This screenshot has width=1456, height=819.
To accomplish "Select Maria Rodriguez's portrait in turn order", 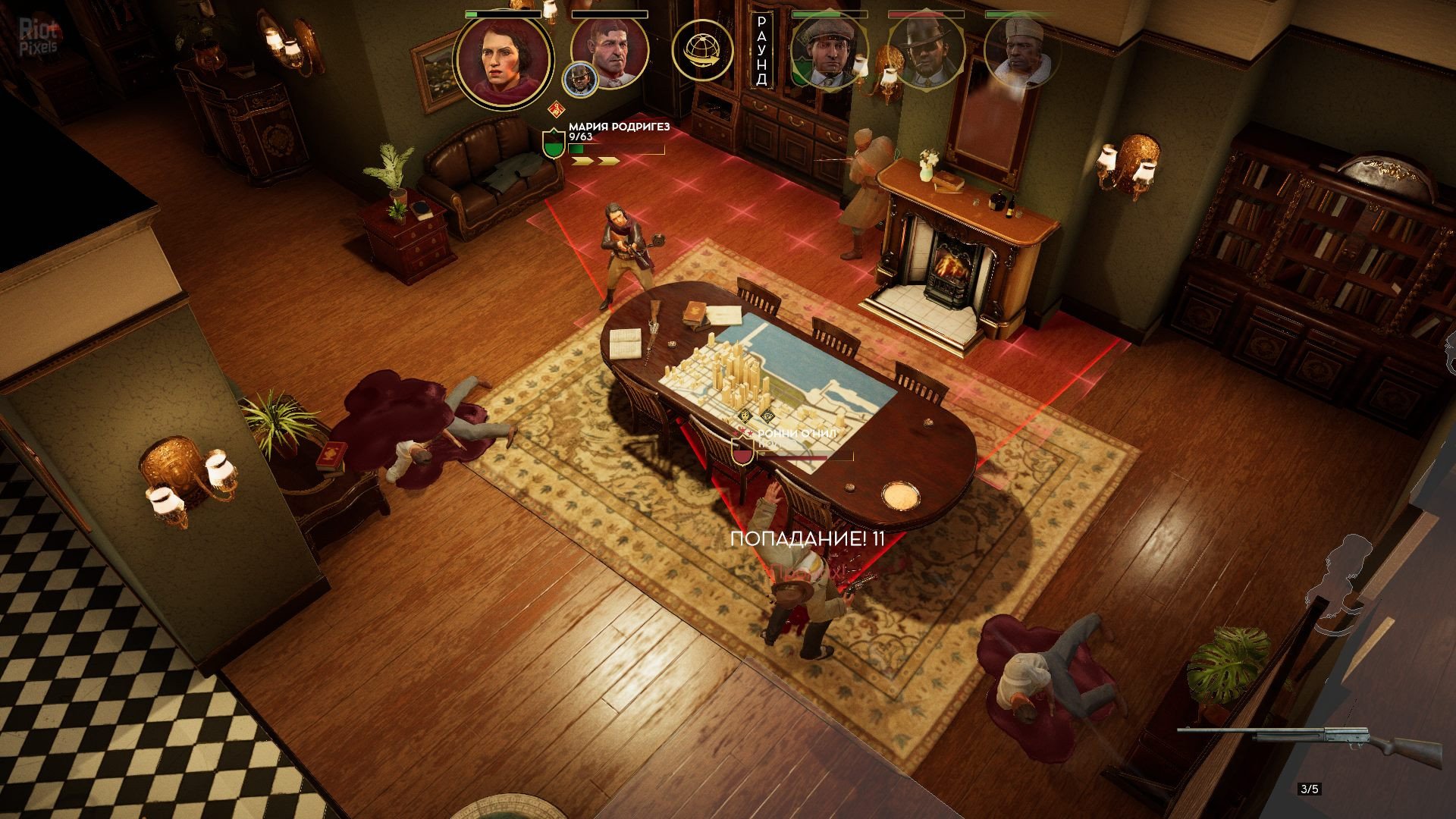I will tap(503, 59).
